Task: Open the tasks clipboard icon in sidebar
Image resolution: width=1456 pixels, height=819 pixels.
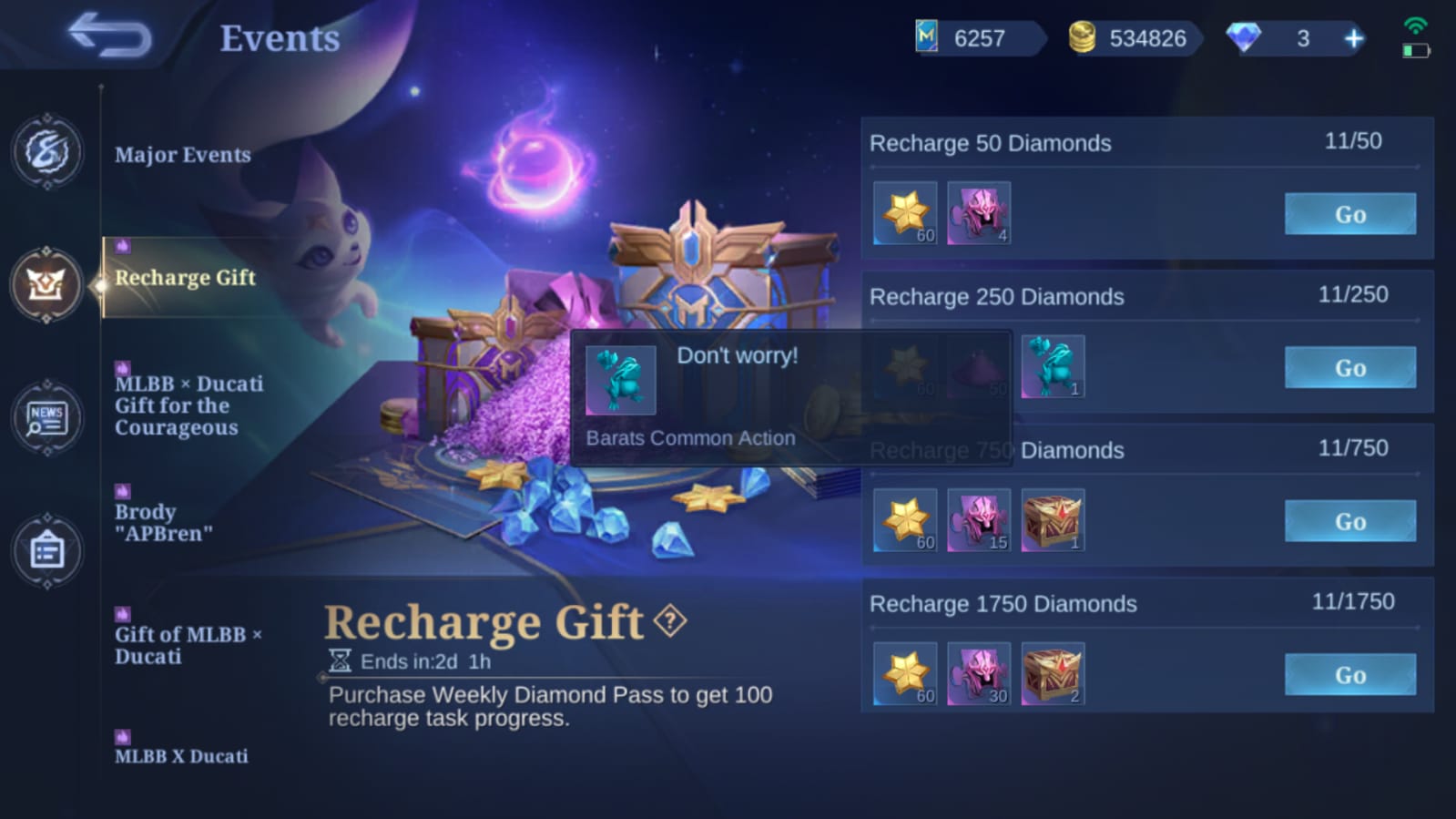Action: tap(46, 551)
